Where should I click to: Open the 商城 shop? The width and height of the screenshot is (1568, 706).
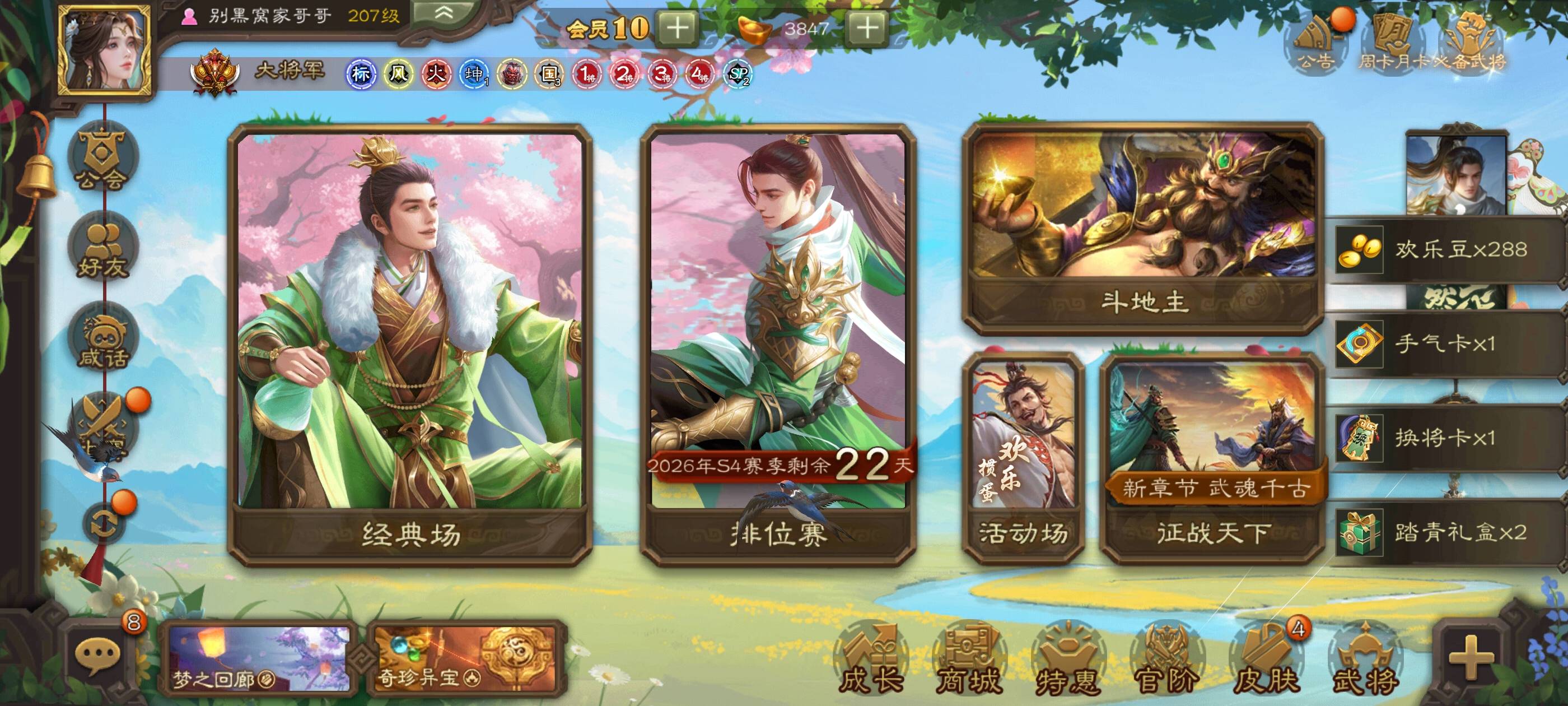968,659
